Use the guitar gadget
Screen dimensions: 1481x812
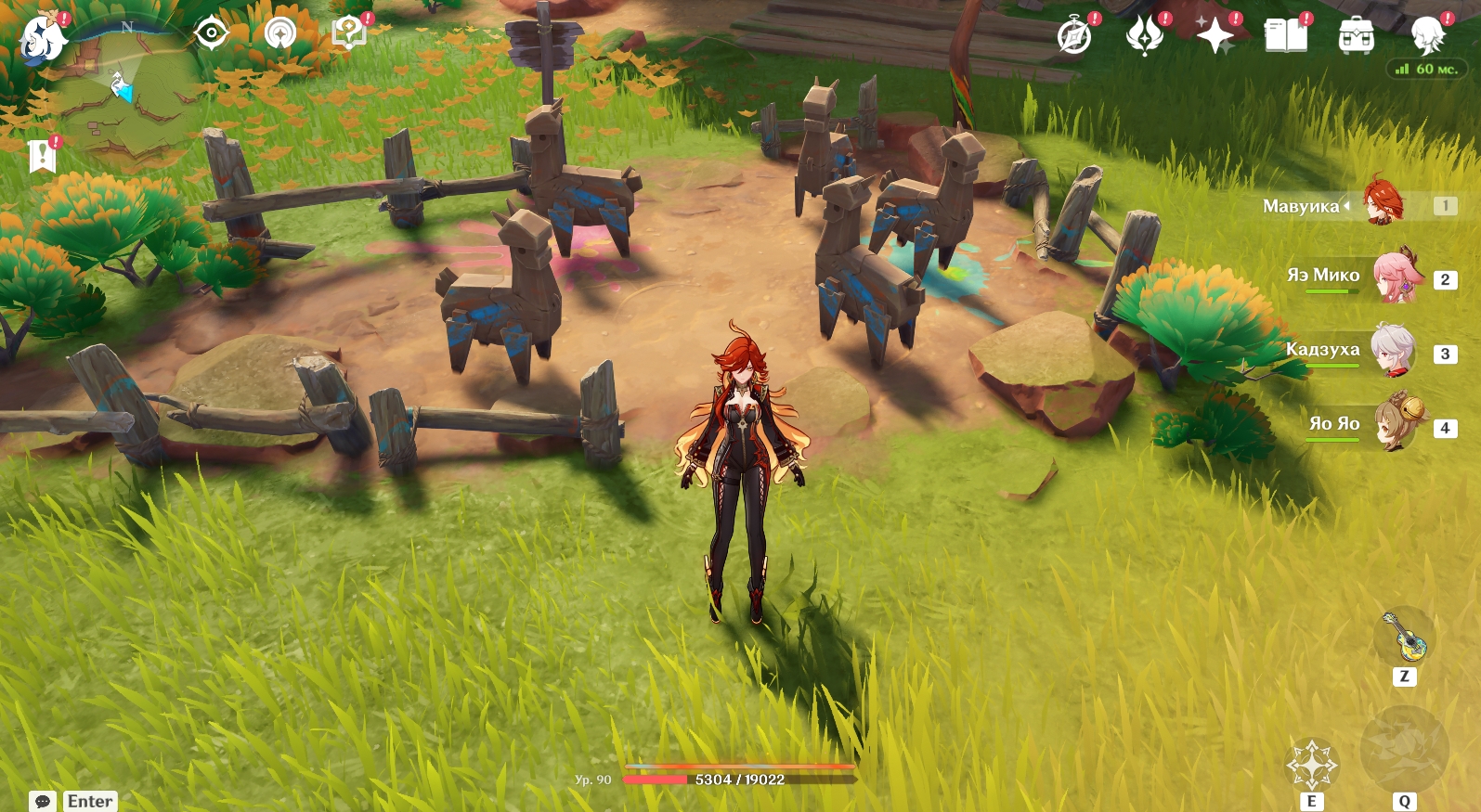(x=1404, y=637)
